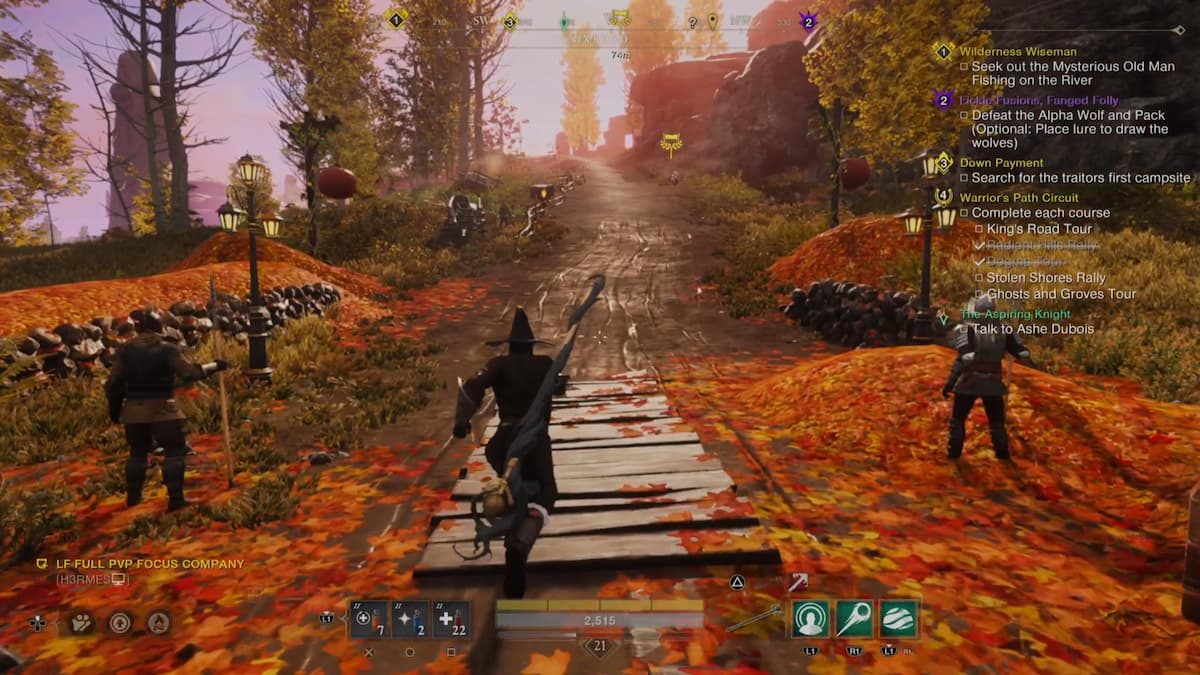Open the Fickle Fusions, Fanged Folly quest
The image size is (1200, 675).
[x=1038, y=100]
